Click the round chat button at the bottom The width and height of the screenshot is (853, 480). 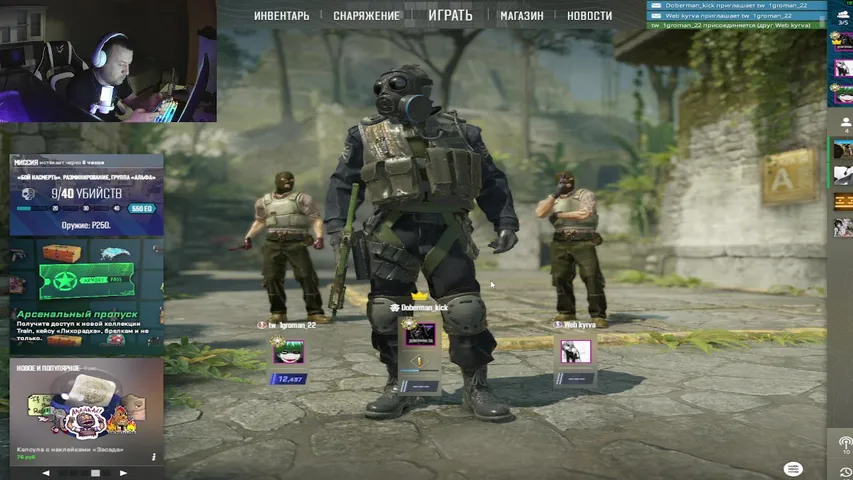793,469
